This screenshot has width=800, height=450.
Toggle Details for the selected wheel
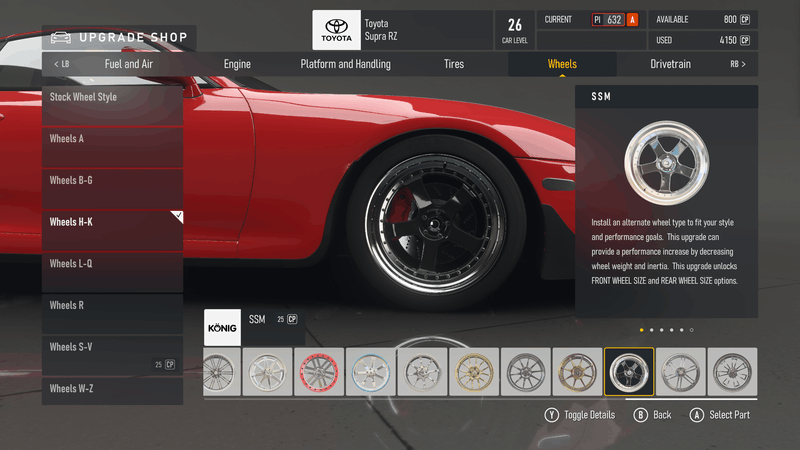580,415
